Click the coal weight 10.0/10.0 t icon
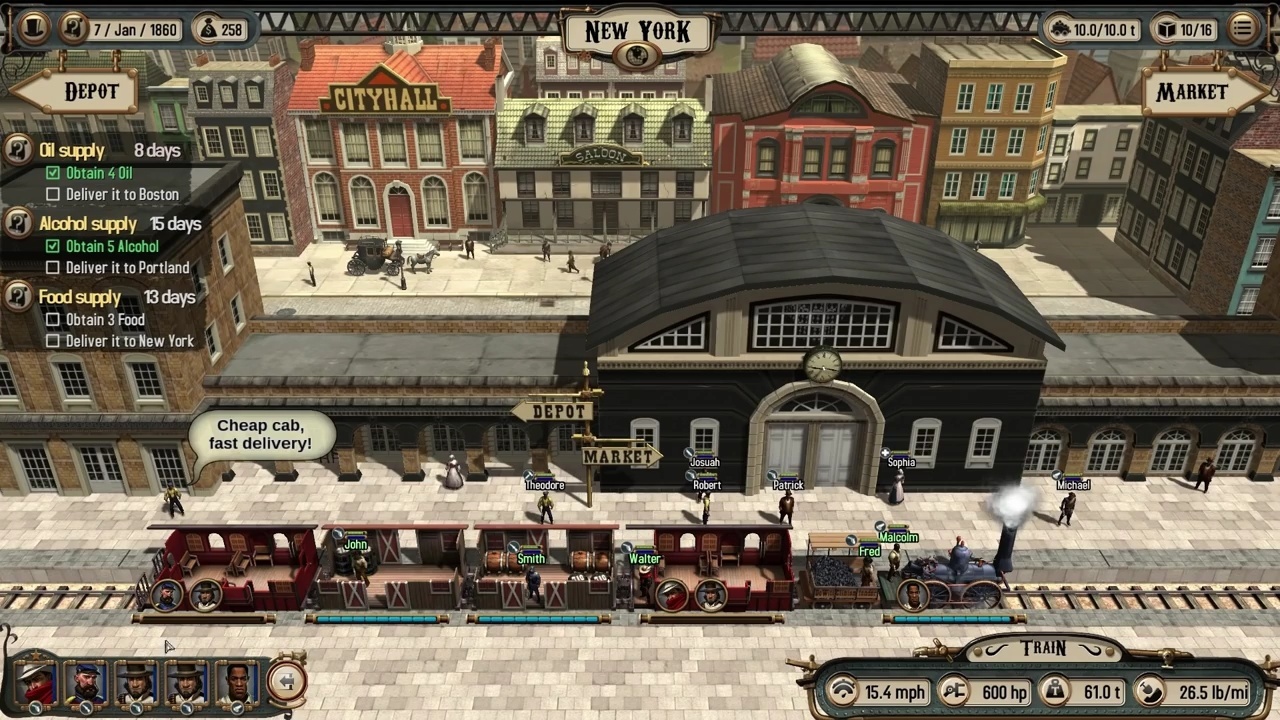Viewport: 1280px width, 720px height. pyautogui.click(x=1060, y=30)
